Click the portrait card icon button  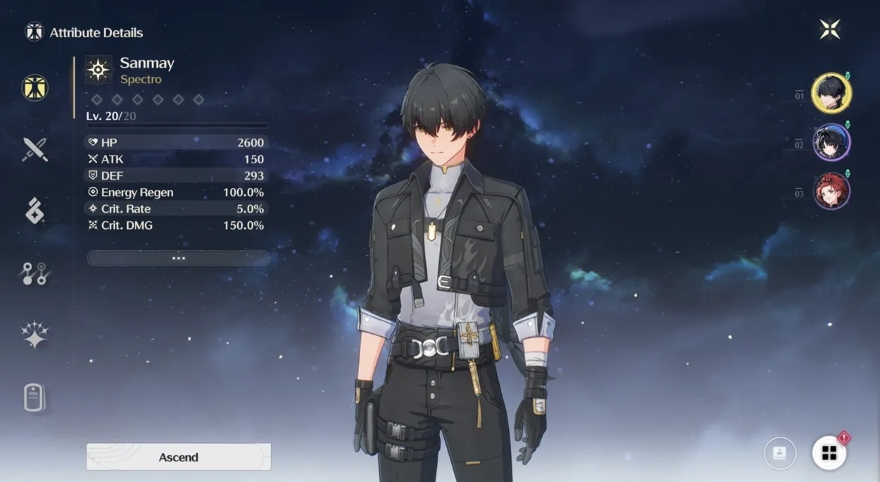[x=779, y=453]
